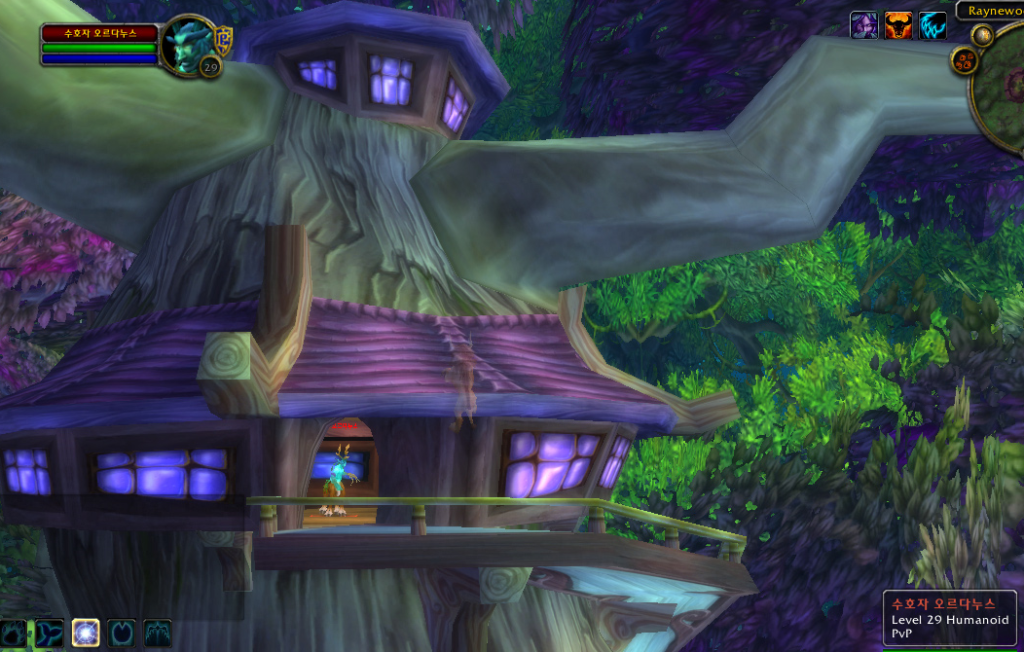Click the round globe button above the tracking button
This screenshot has width=1024, height=652.
(x=983, y=36)
